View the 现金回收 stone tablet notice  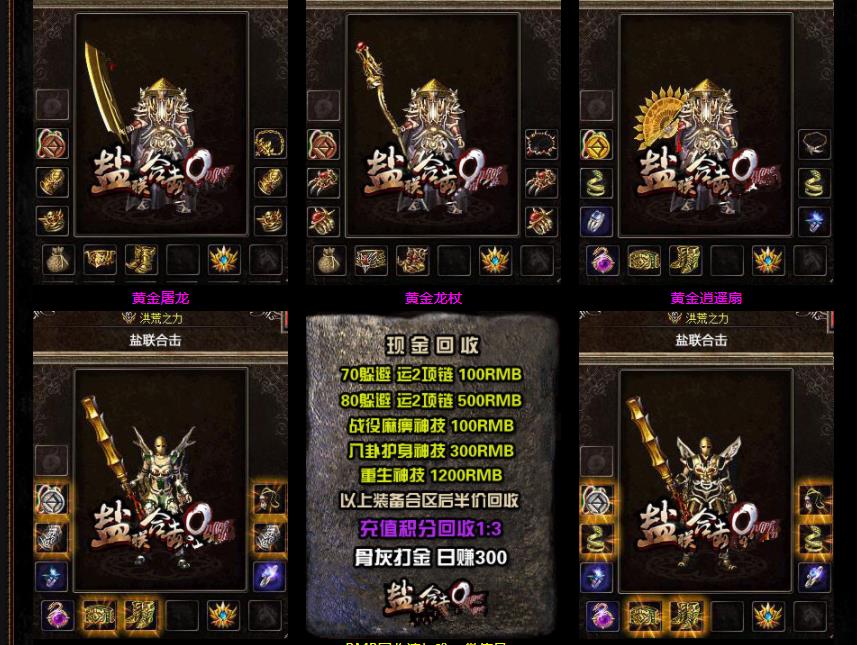[x=432, y=473]
